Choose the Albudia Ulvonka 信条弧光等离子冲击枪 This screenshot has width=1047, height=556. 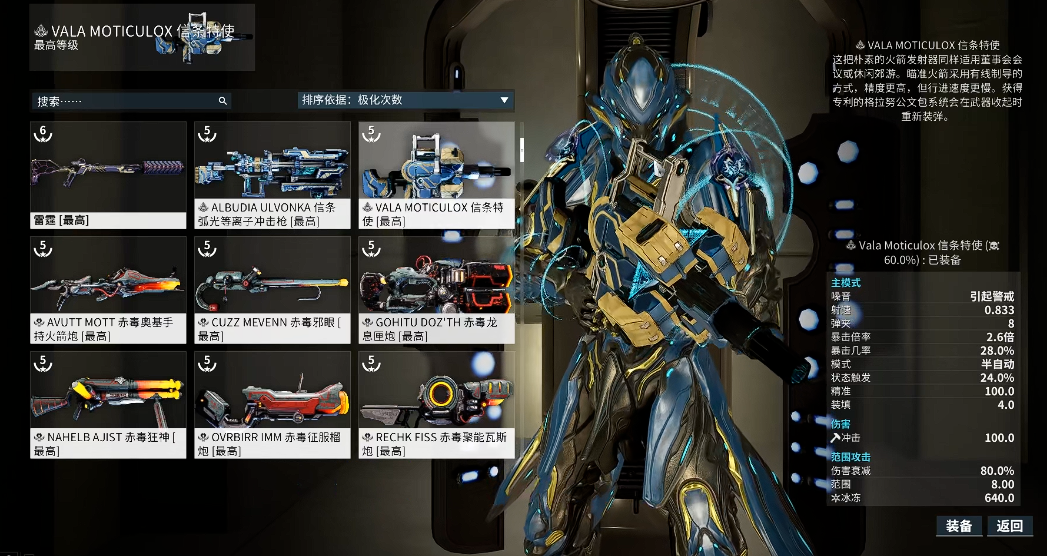click(x=272, y=174)
